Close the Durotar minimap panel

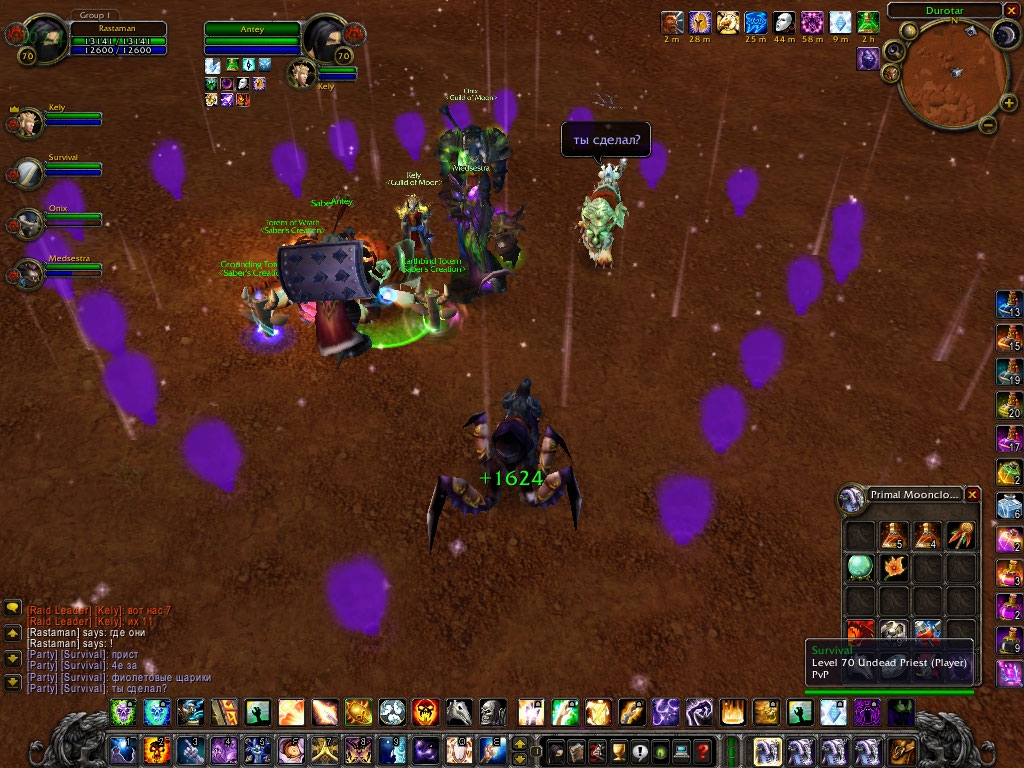[1010, 10]
